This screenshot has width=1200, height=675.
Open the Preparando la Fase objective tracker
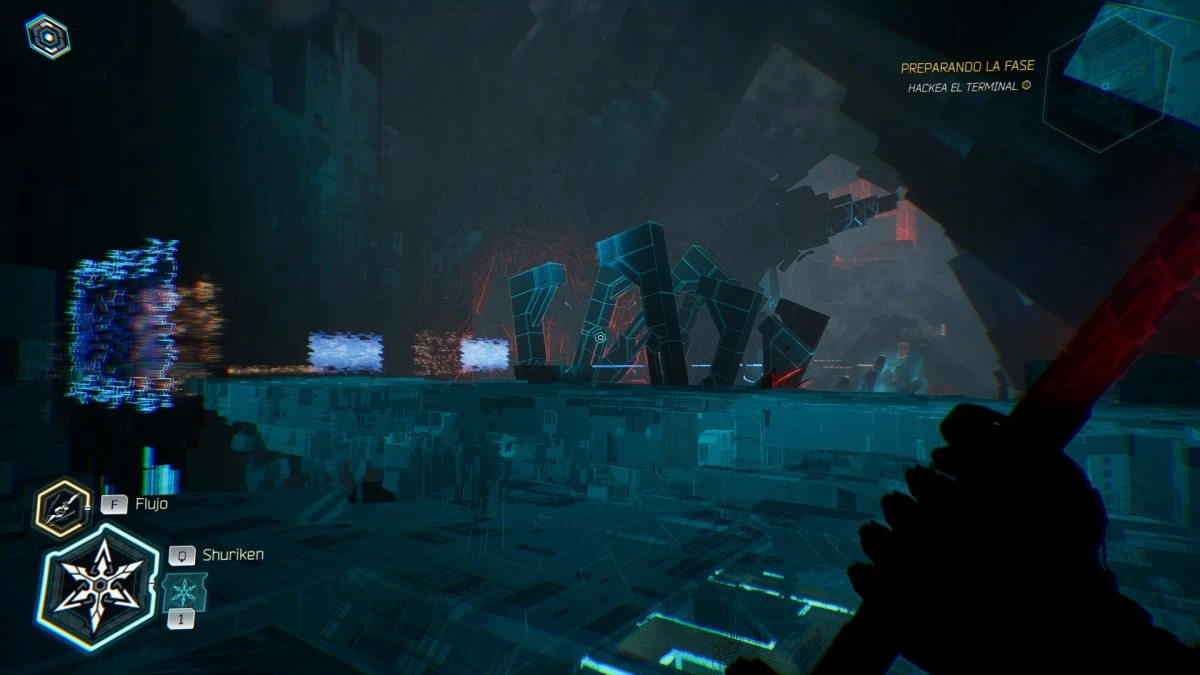coord(967,67)
